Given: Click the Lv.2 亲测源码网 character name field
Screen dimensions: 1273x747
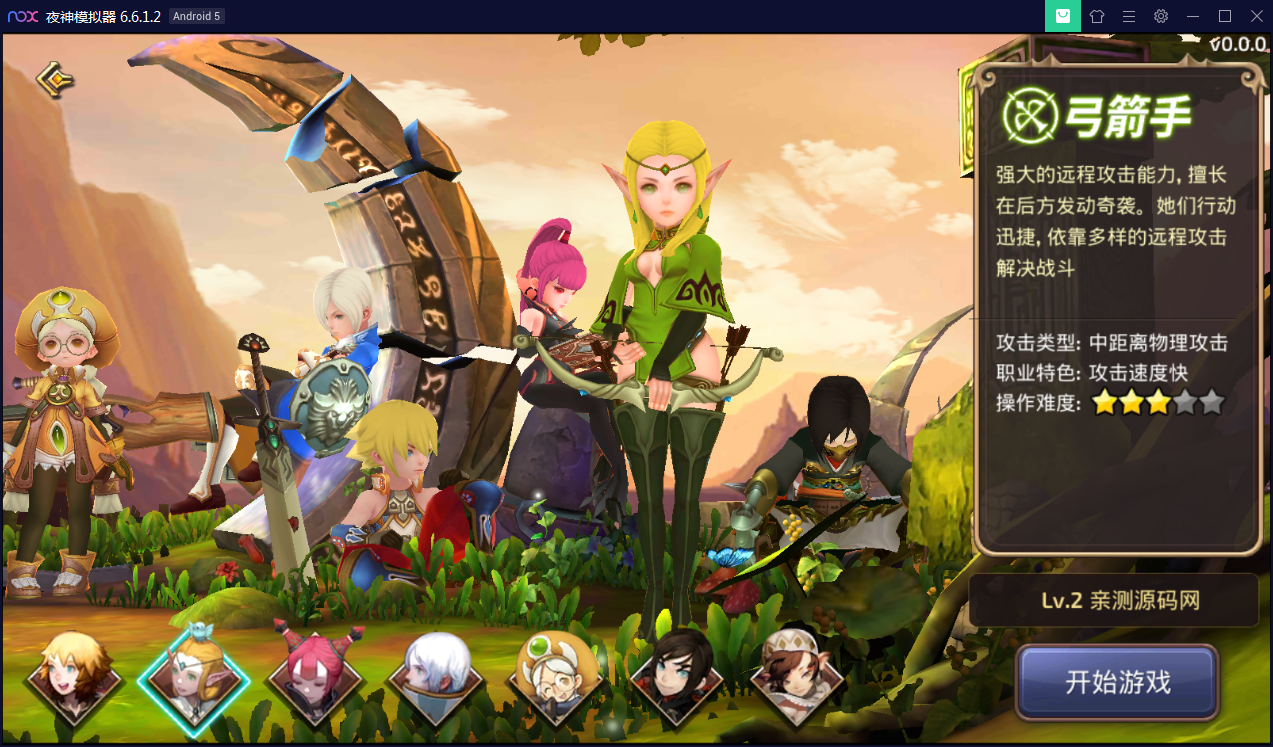Looking at the screenshot, I should tap(1113, 601).
